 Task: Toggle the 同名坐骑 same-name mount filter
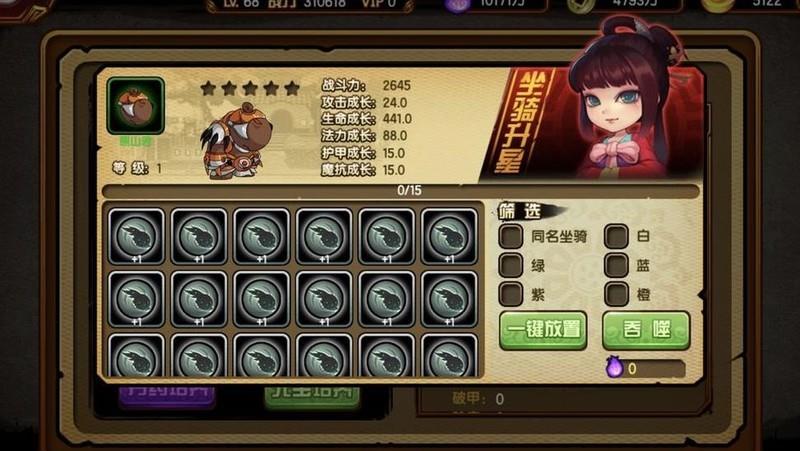pyautogui.click(x=511, y=237)
